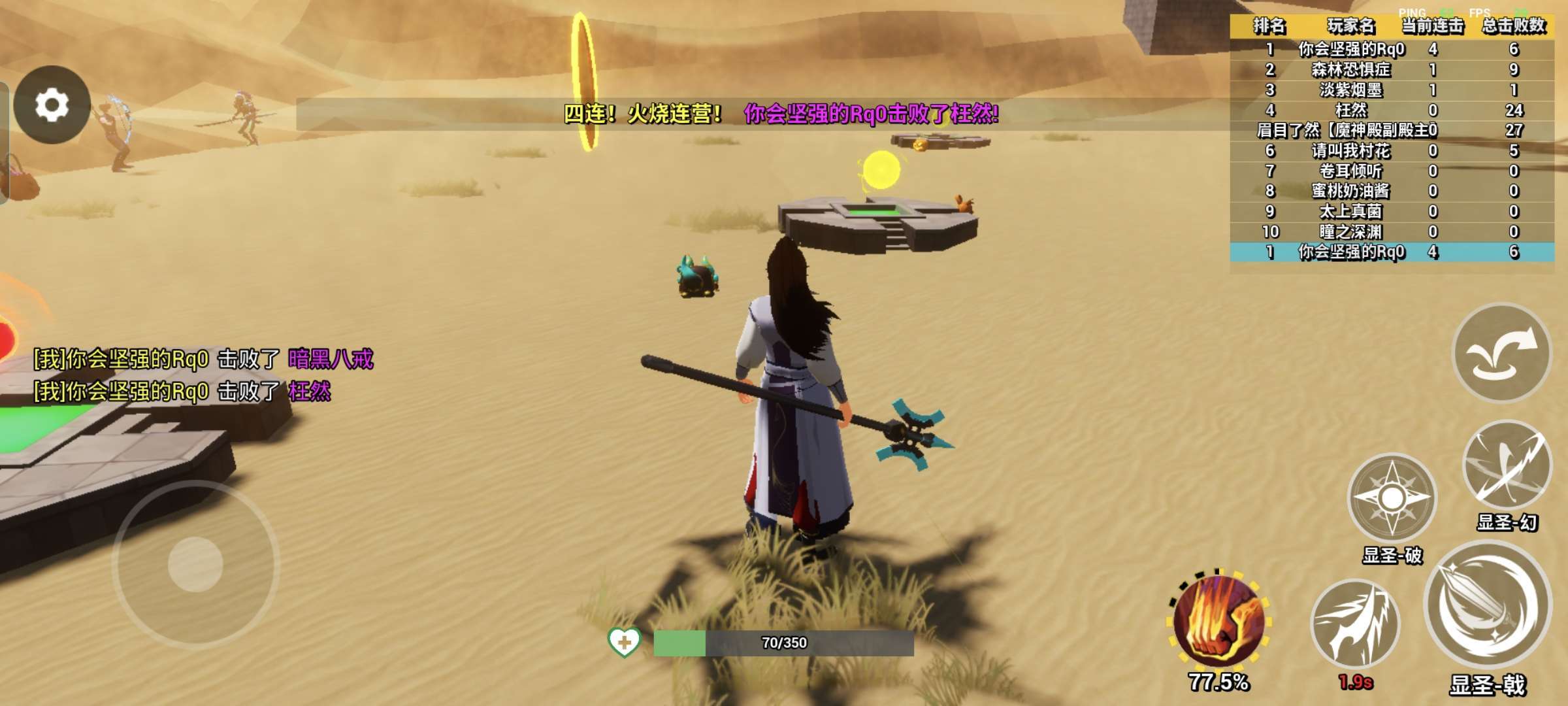The width and height of the screenshot is (1568, 706).
Task: Open the gear settings menu
Action: 52,105
